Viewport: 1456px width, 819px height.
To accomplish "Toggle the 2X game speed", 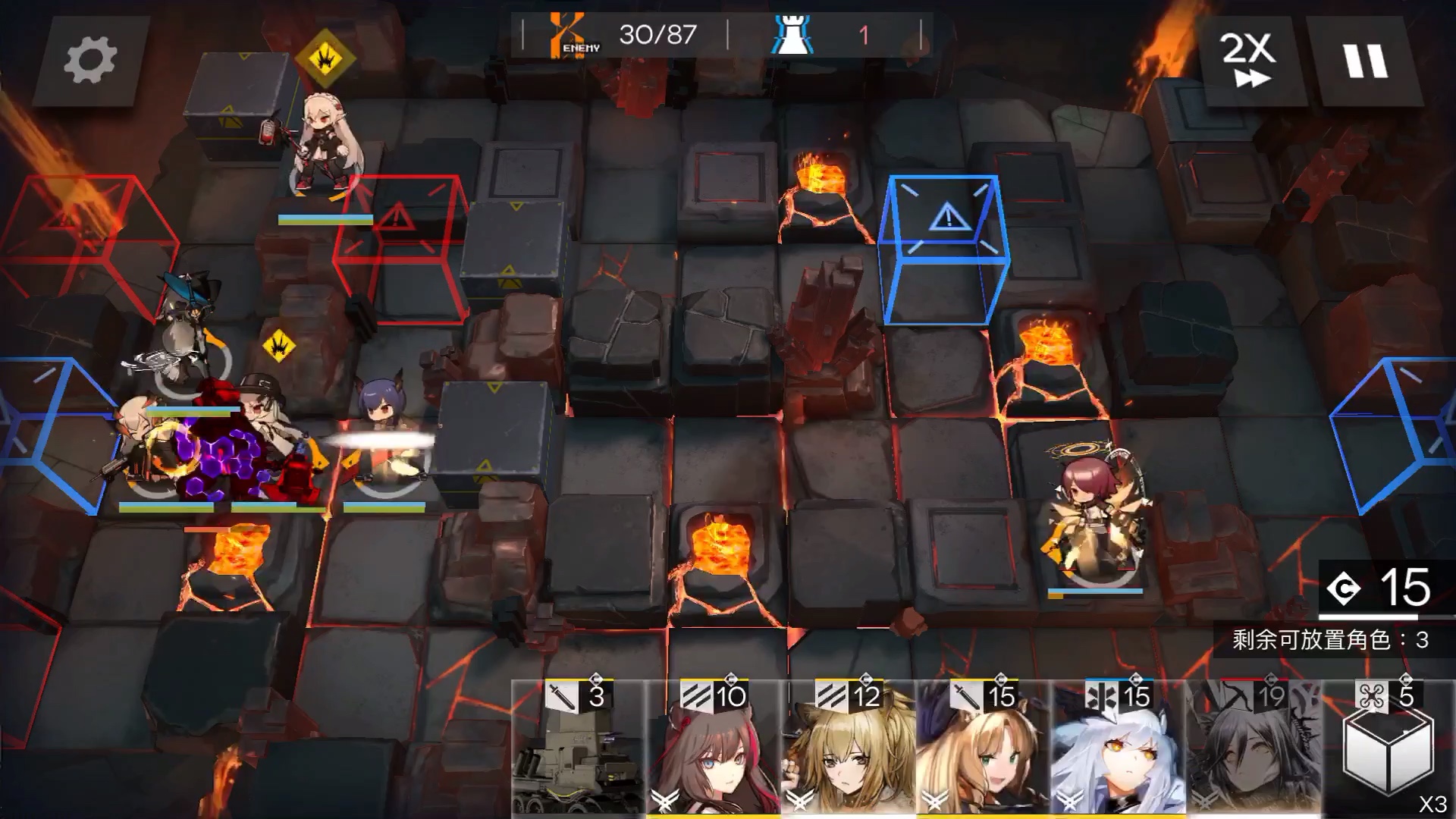I will coord(1249,61).
